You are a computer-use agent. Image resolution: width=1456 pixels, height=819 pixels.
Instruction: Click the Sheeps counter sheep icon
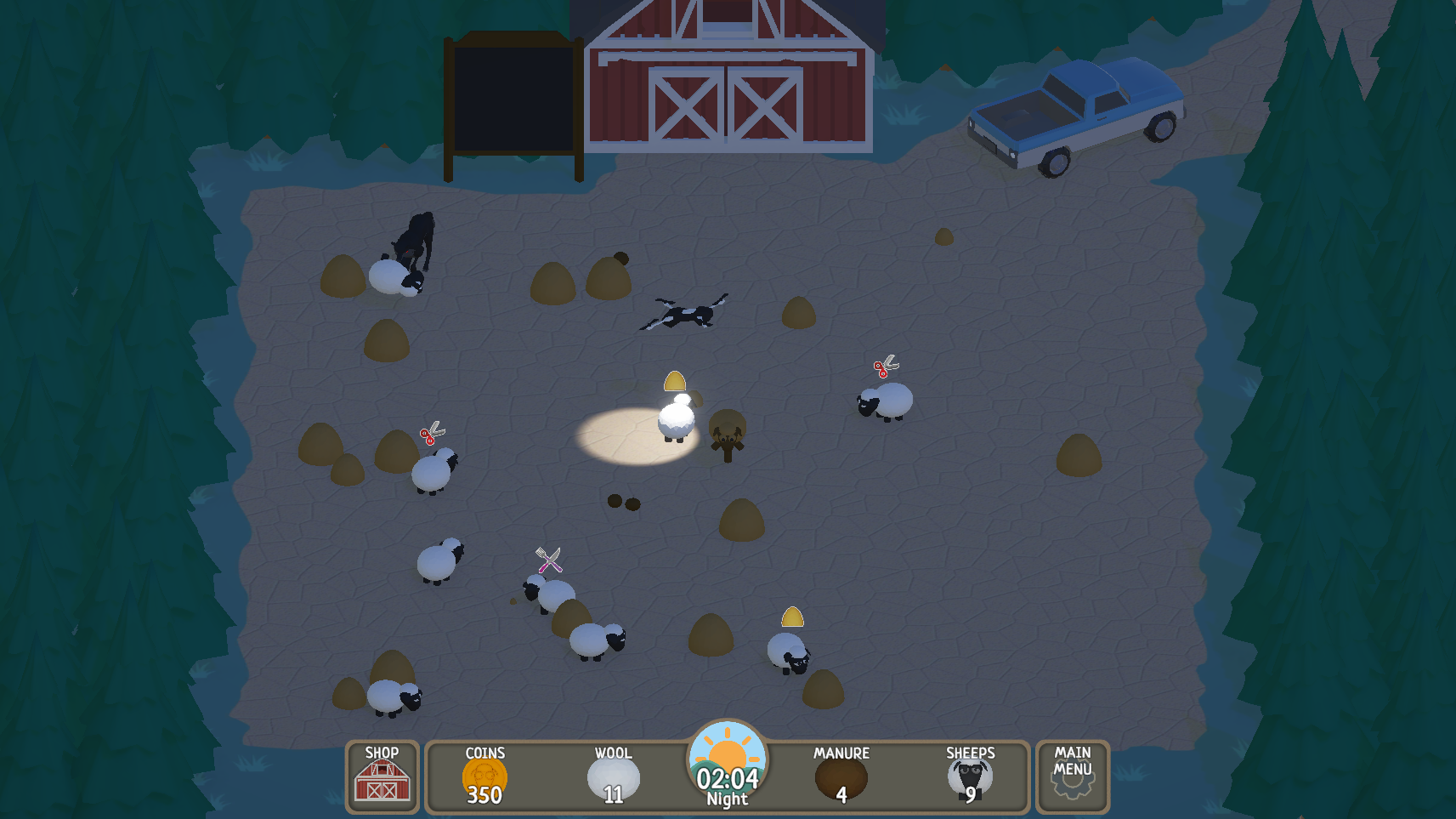coord(970,776)
